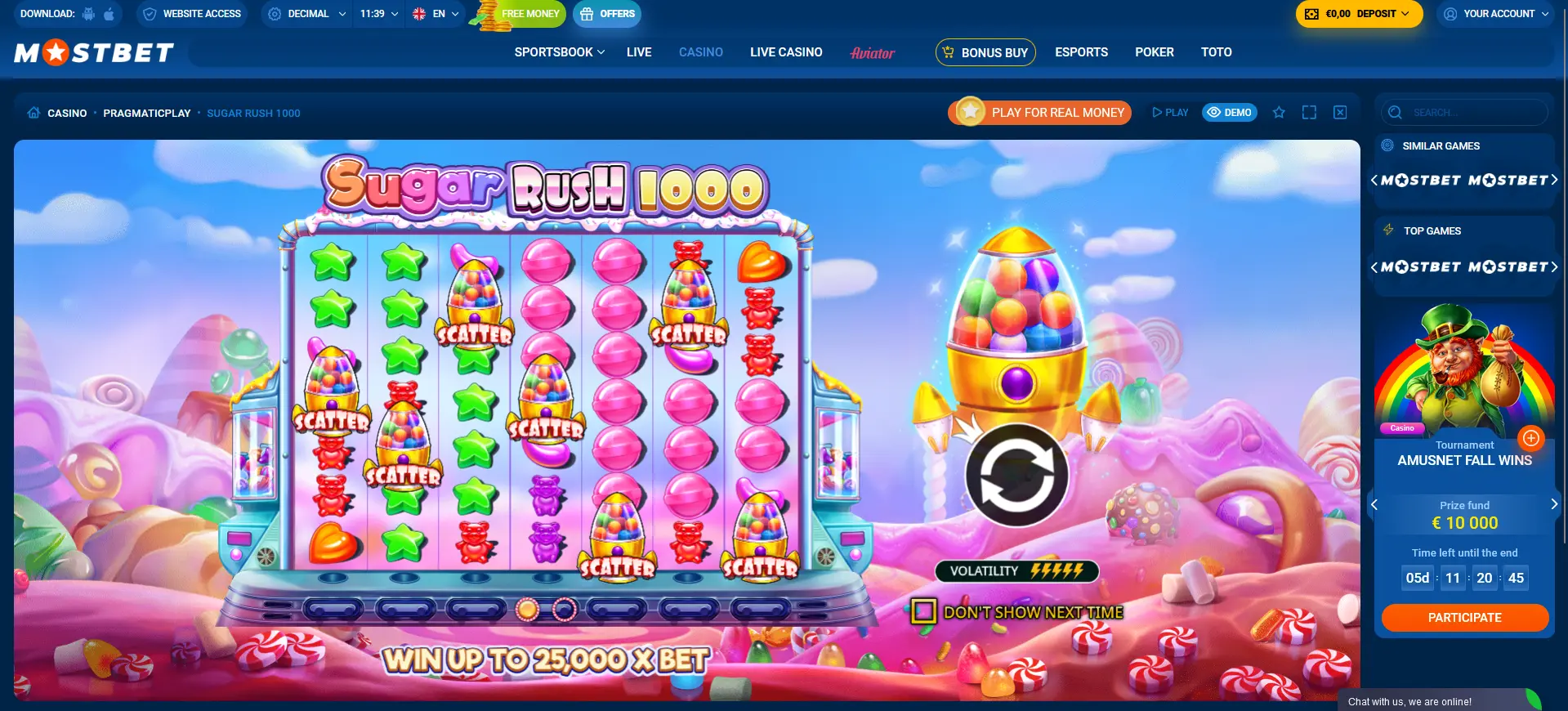Switch to the Live Casino tab
The image size is (1568, 711).
[x=785, y=51]
